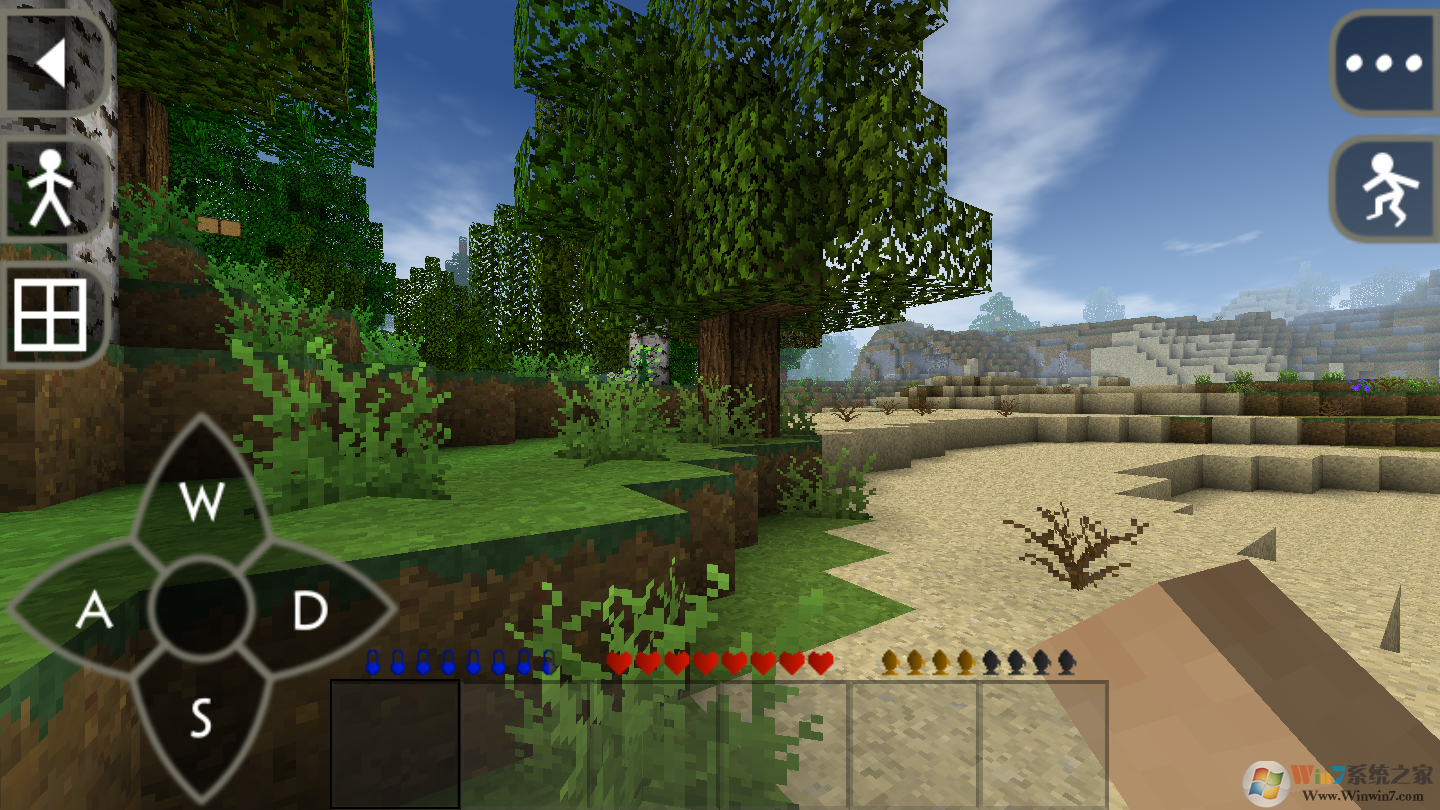Select the highlighted dark hotbar slot
Image resolution: width=1440 pixels, height=810 pixels.
coord(395,743)
